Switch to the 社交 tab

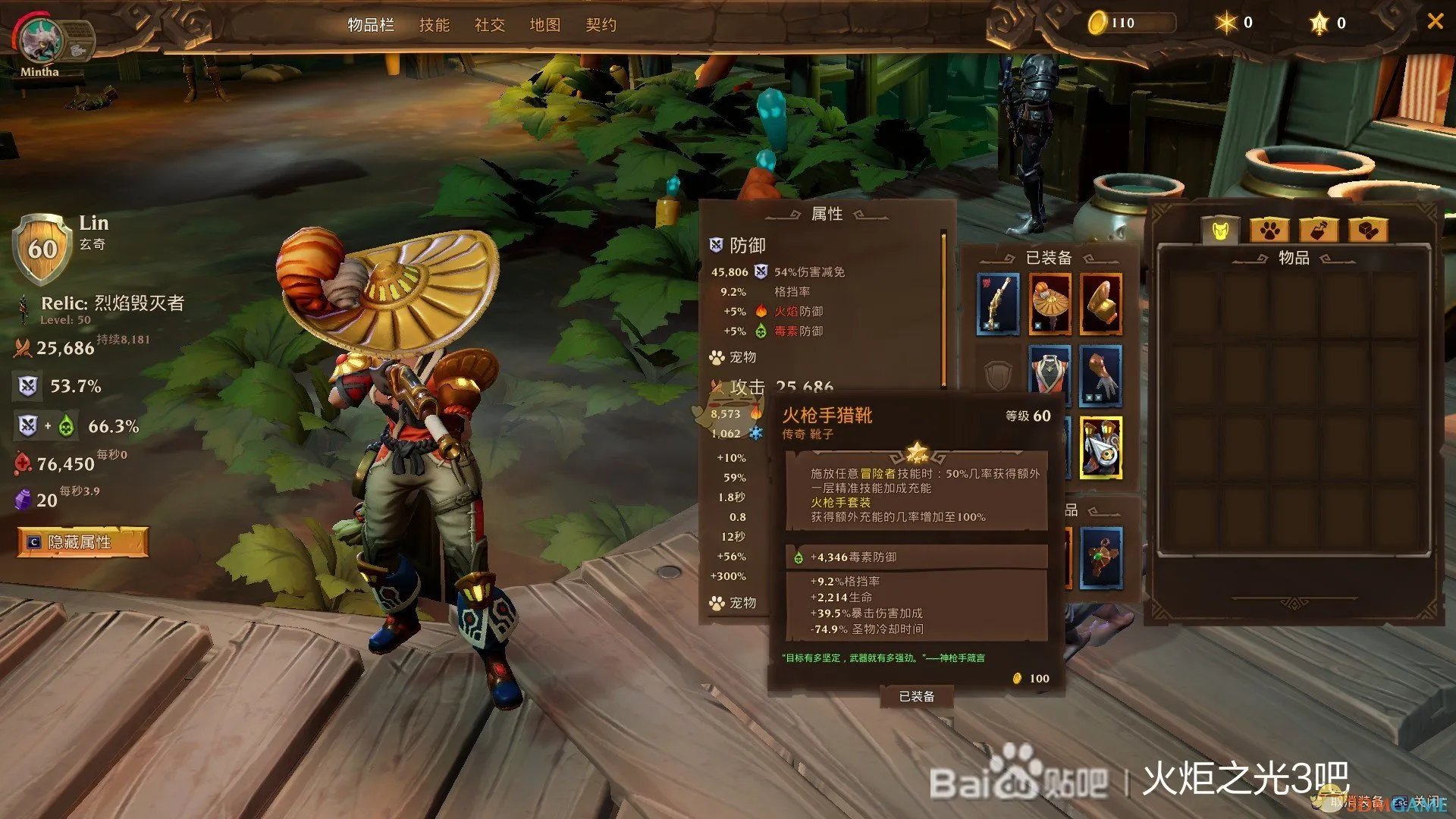click(x=490, y=25)
